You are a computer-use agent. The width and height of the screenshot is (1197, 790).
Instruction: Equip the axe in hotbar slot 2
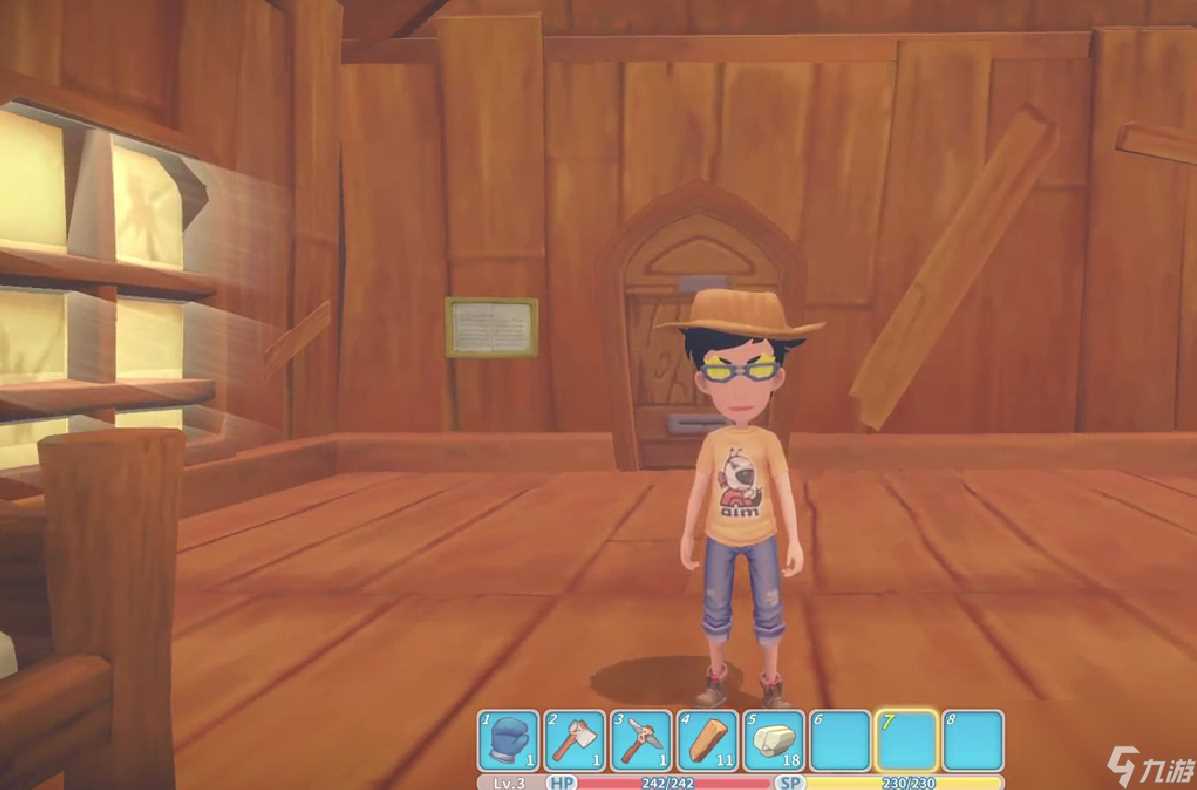[575, 741]
